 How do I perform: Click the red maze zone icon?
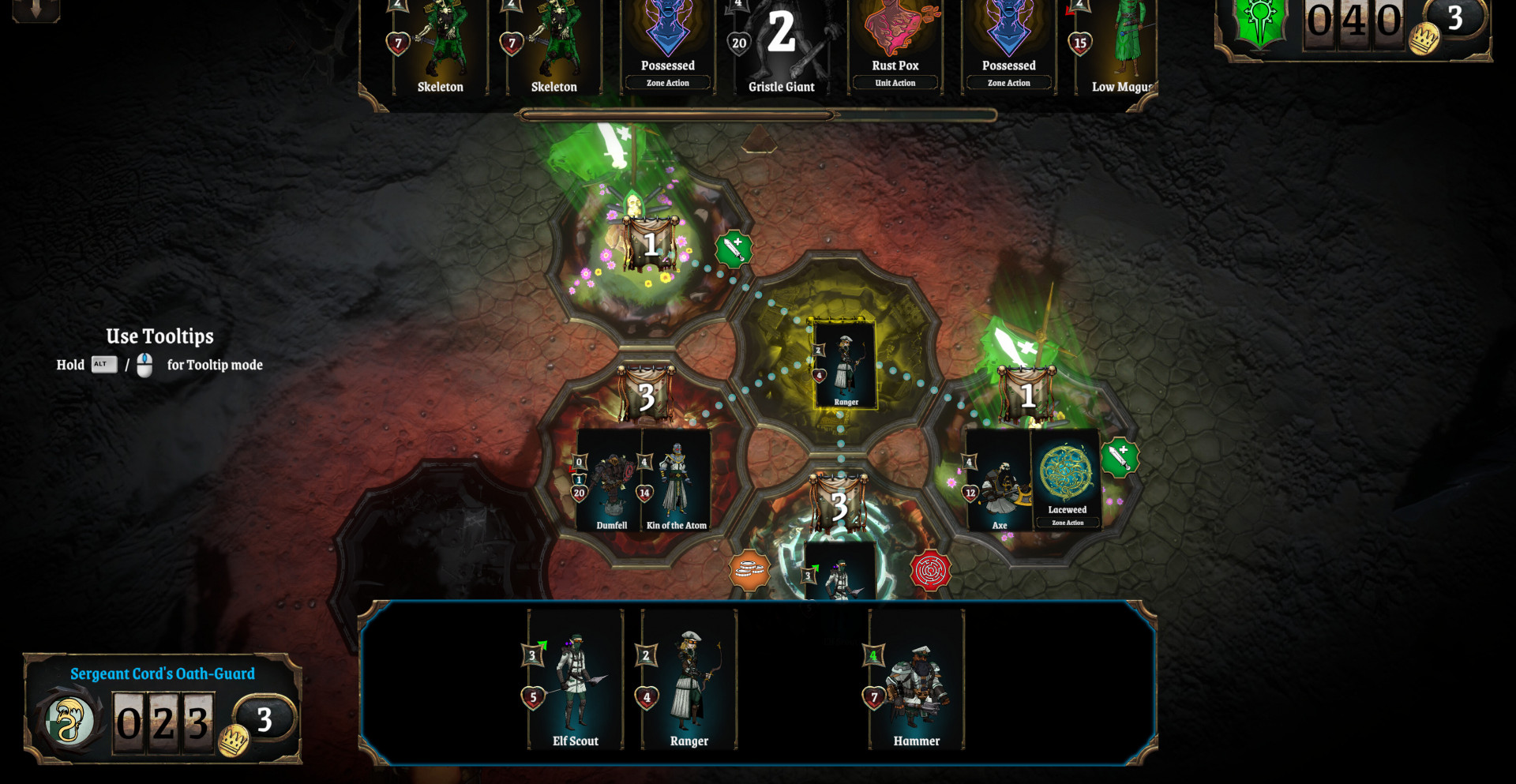pos(931,570)
